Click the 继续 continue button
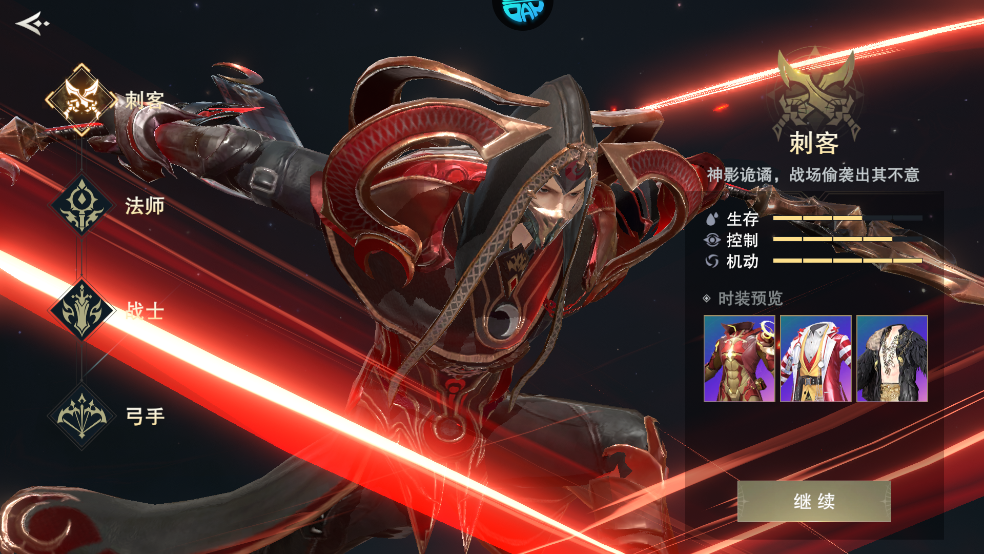The width and height of the screenshot is (984, 554). (x=813, y=501)
